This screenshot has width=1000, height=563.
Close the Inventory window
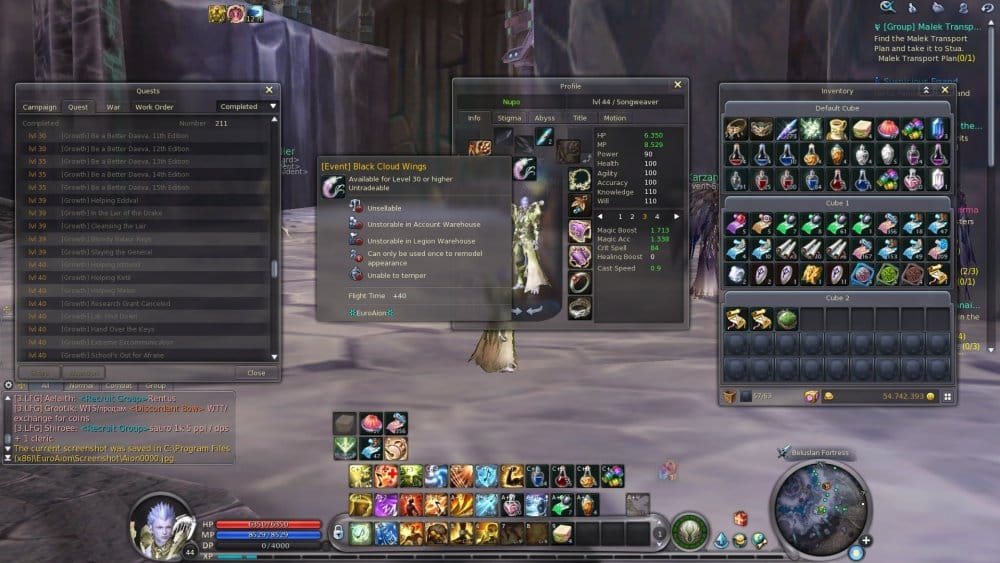coord(944,90)
